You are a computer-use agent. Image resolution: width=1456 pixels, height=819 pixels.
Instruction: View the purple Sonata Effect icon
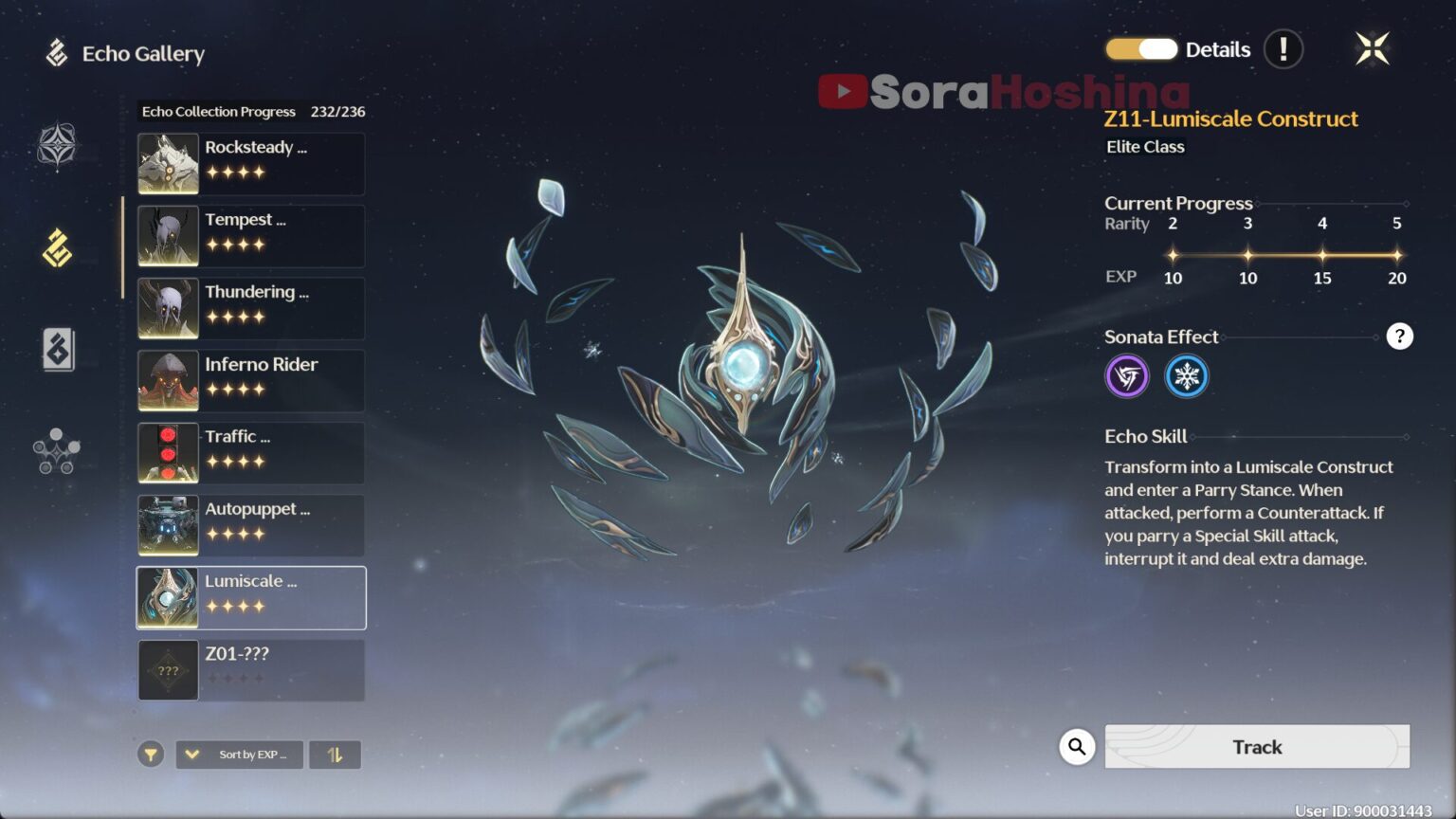[1127, 376]
